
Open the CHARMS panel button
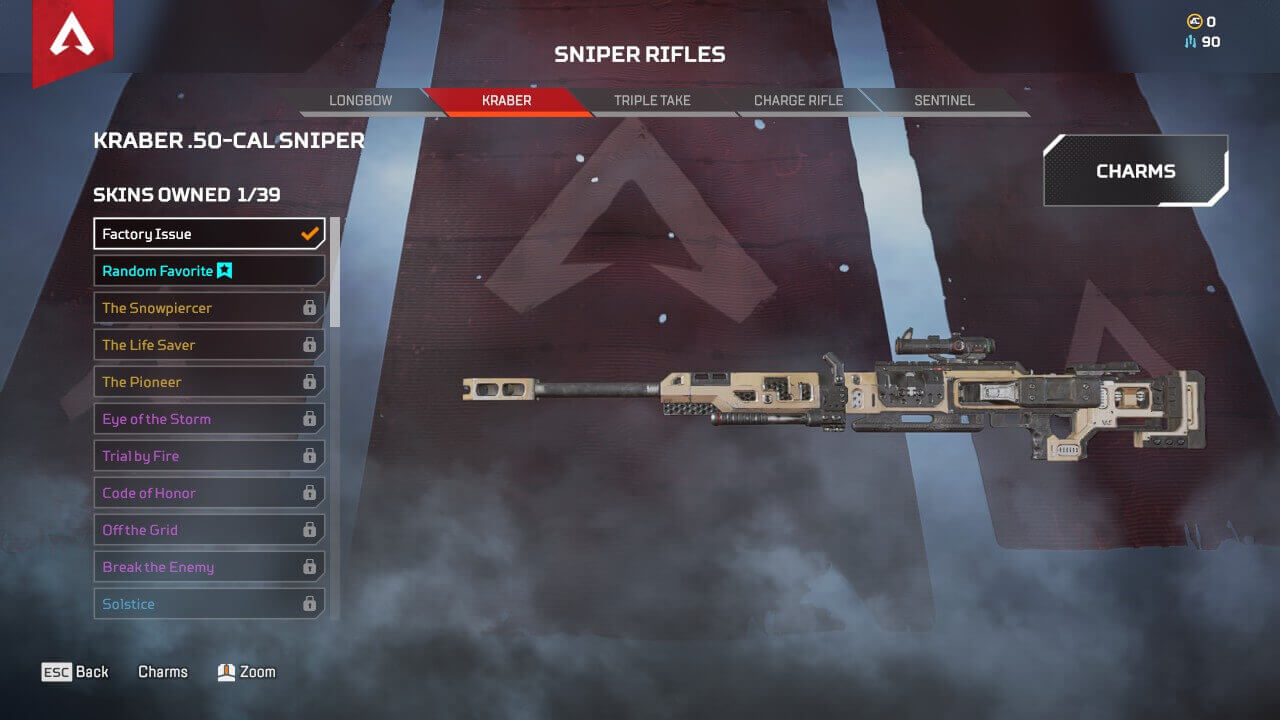pos(1135,170)
